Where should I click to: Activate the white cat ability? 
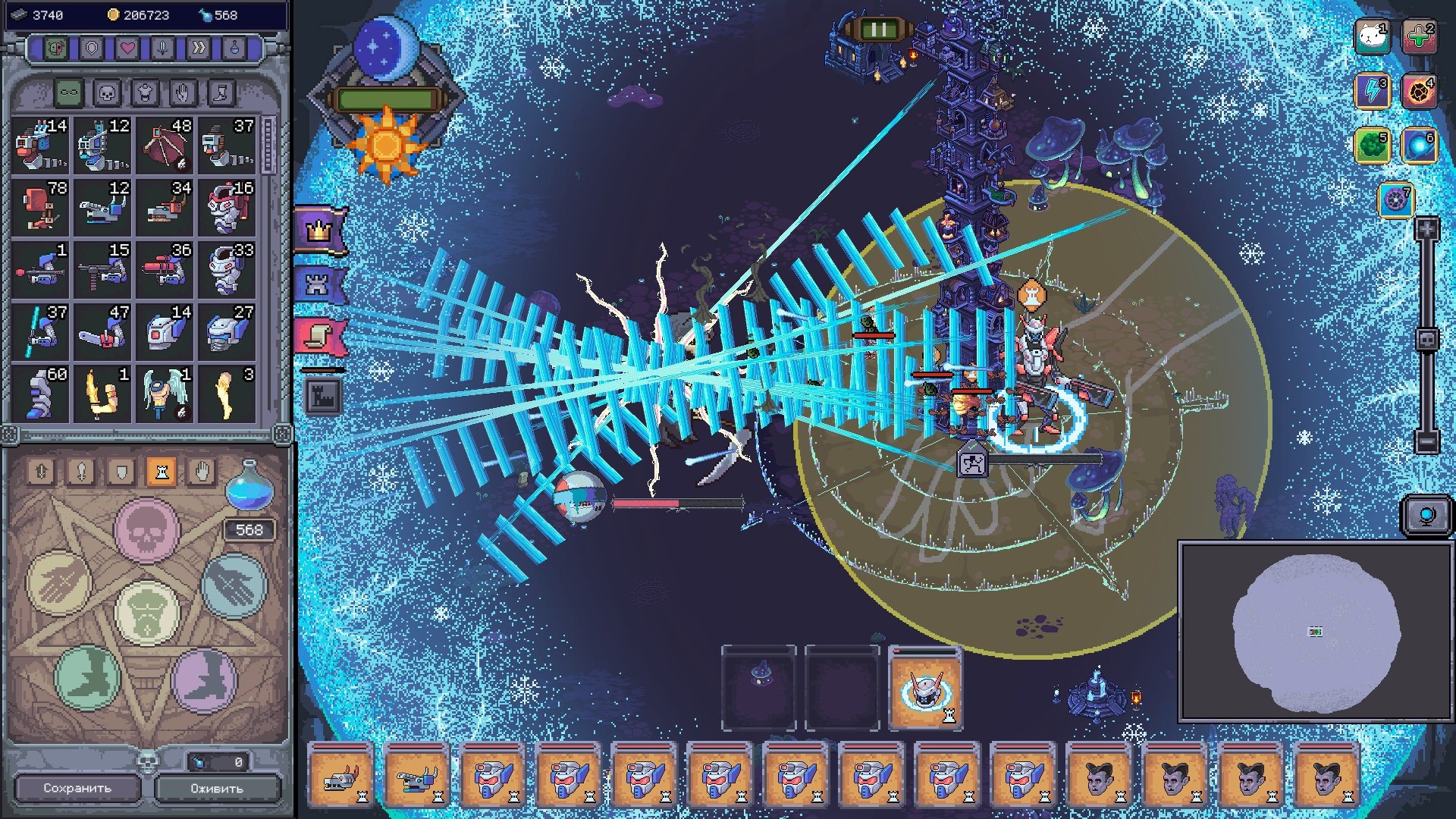(1373, 36)
